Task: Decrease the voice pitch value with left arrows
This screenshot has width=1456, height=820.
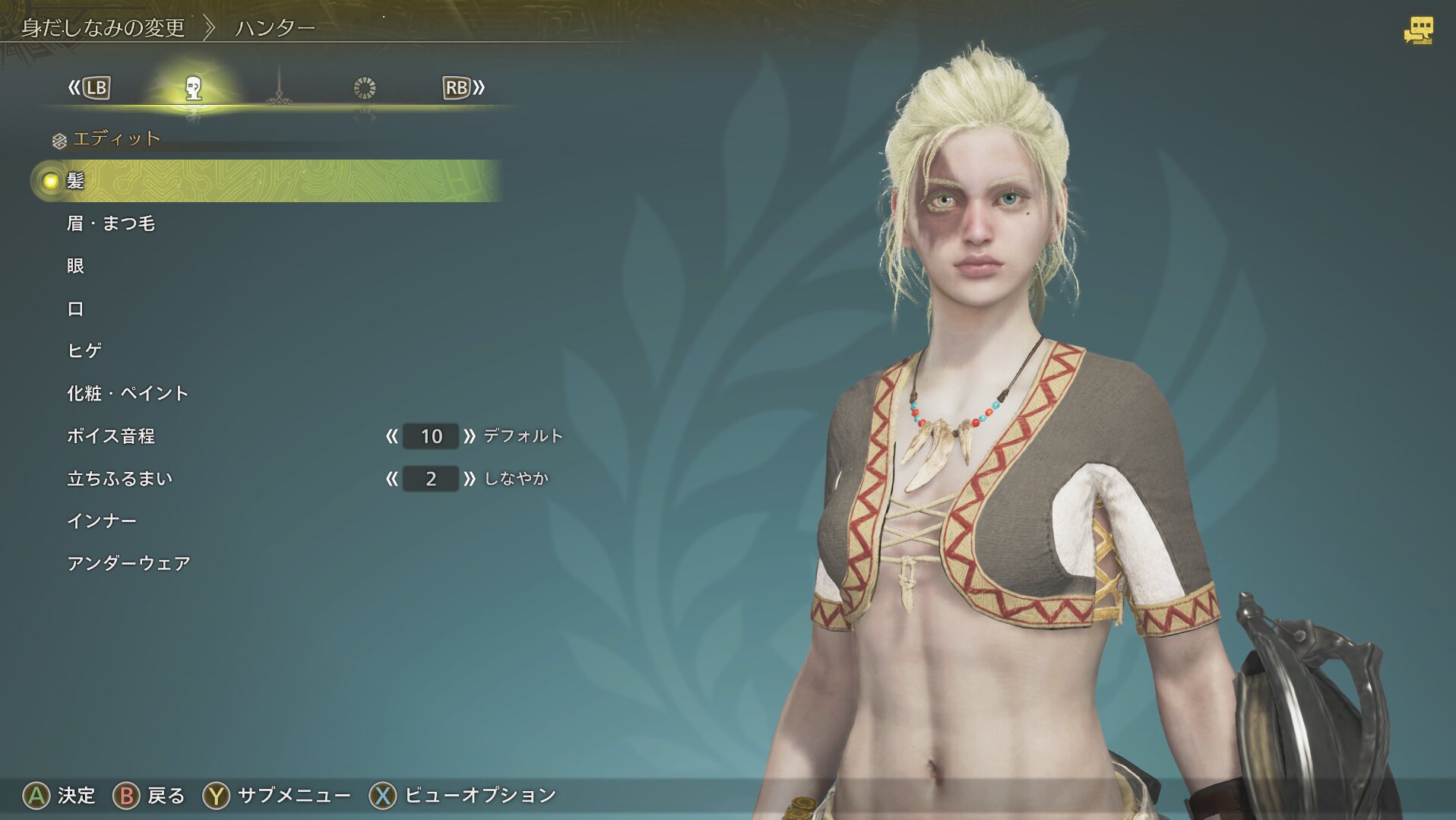Action: tap(391, 436)
